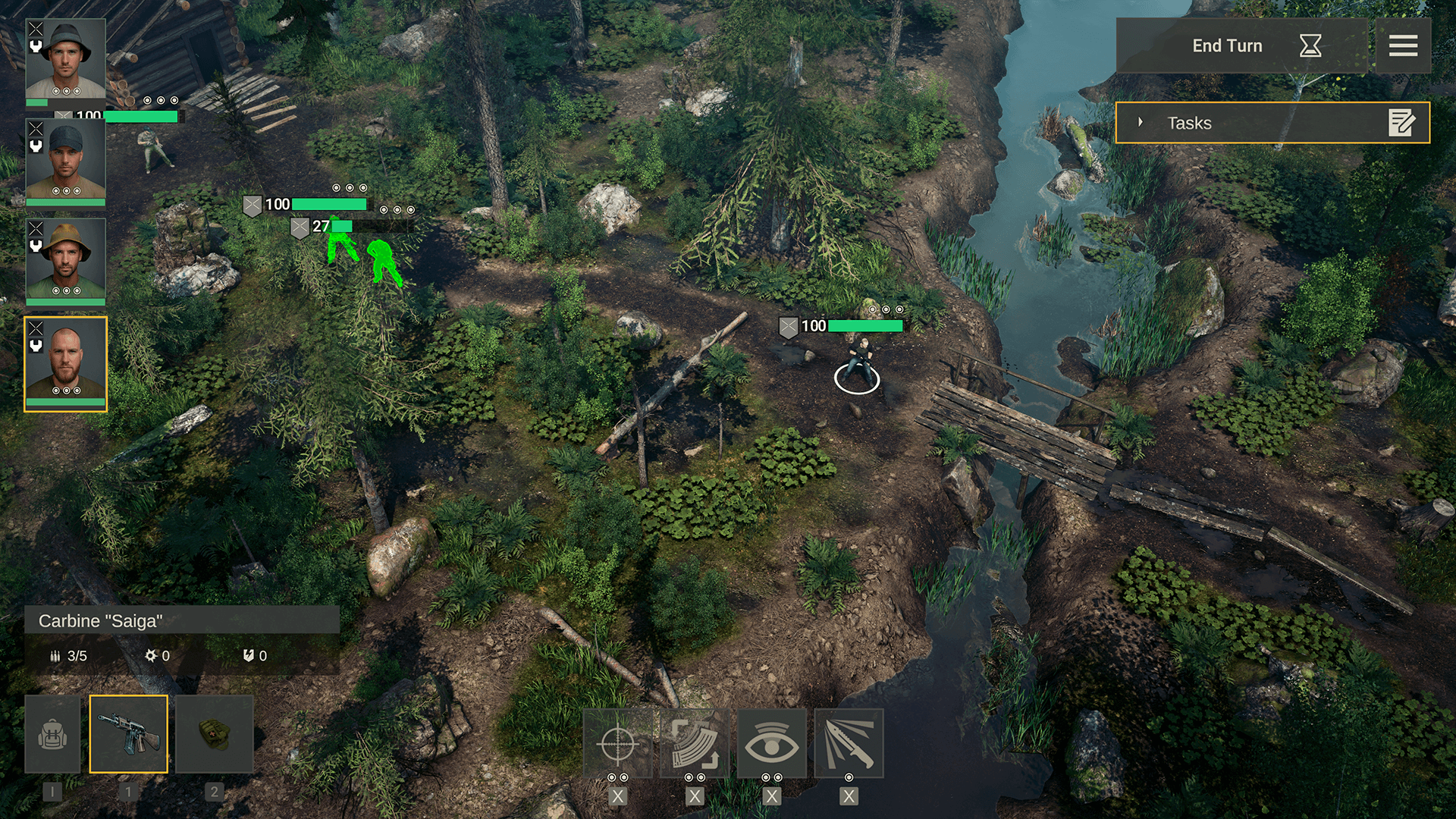Activate the reload magazine ability
This screenshot has height=819, width=1456.
pyautogui.click(x=696, y=744)
